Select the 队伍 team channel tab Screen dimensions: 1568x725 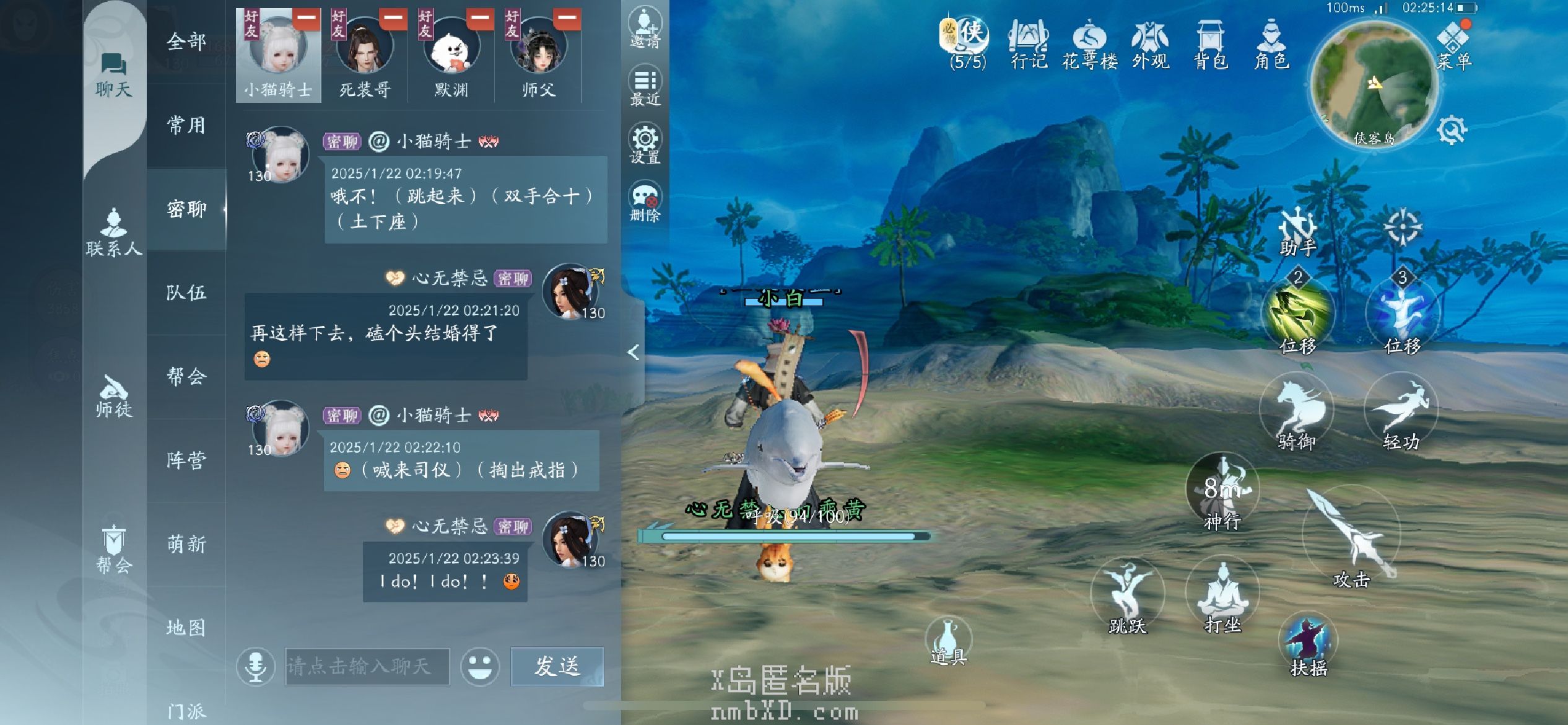tap(186, 292)
